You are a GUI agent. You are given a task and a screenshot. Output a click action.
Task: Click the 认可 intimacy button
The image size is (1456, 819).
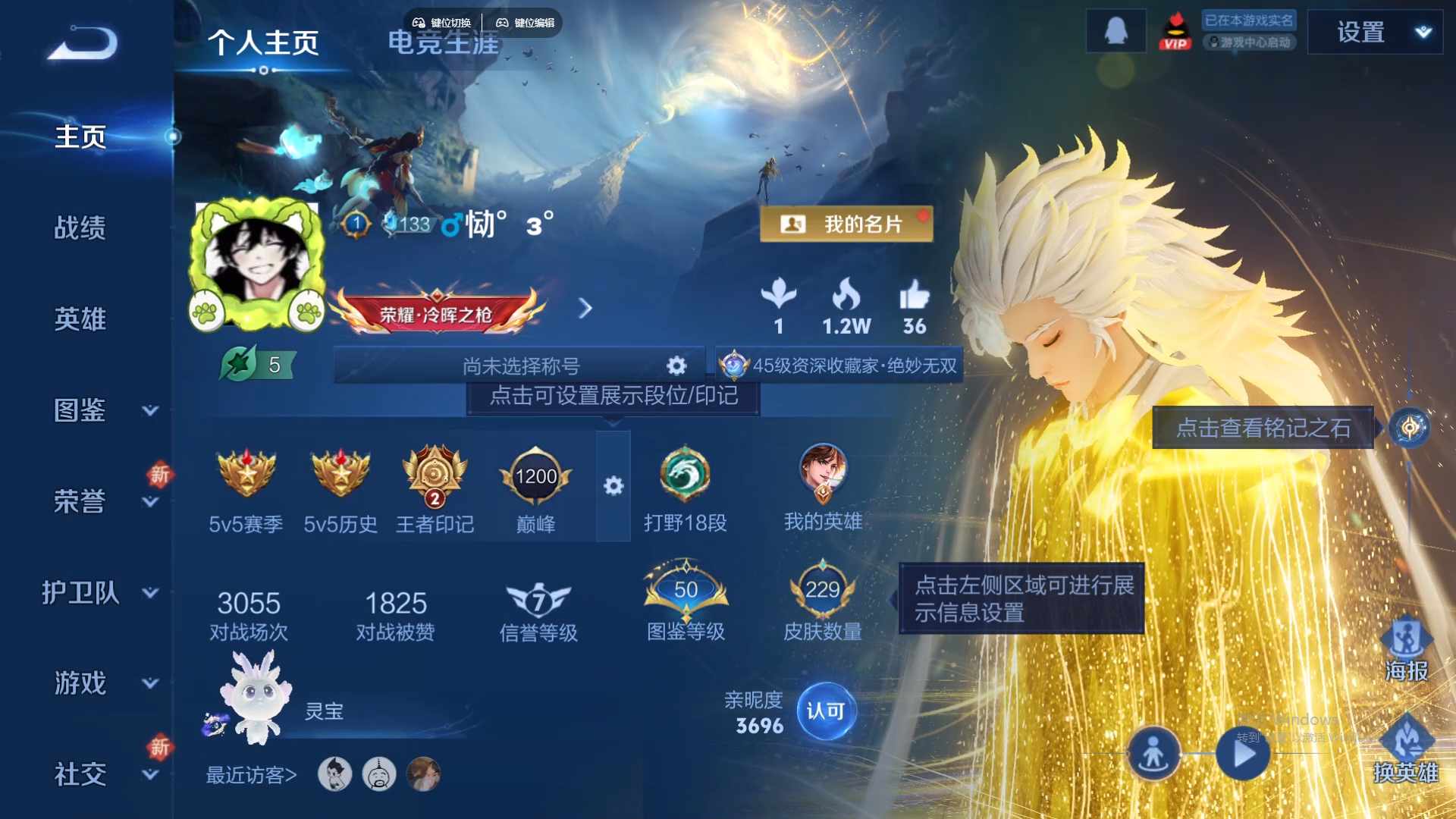click(x=828, y=711)
